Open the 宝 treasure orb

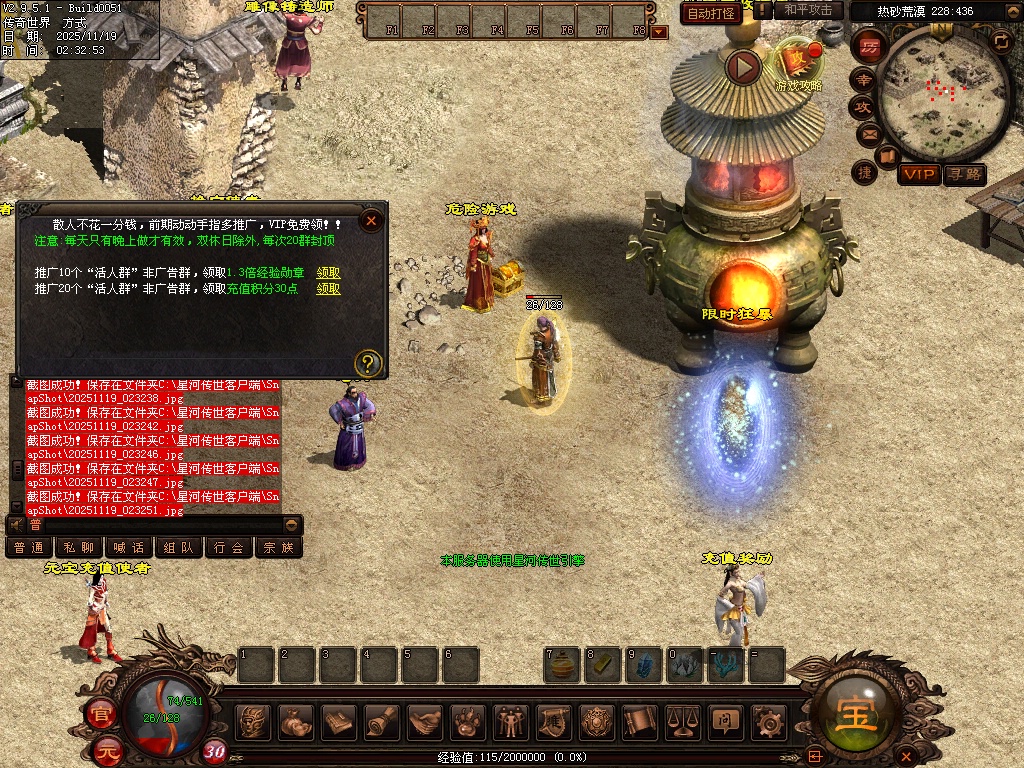[858, 715]
